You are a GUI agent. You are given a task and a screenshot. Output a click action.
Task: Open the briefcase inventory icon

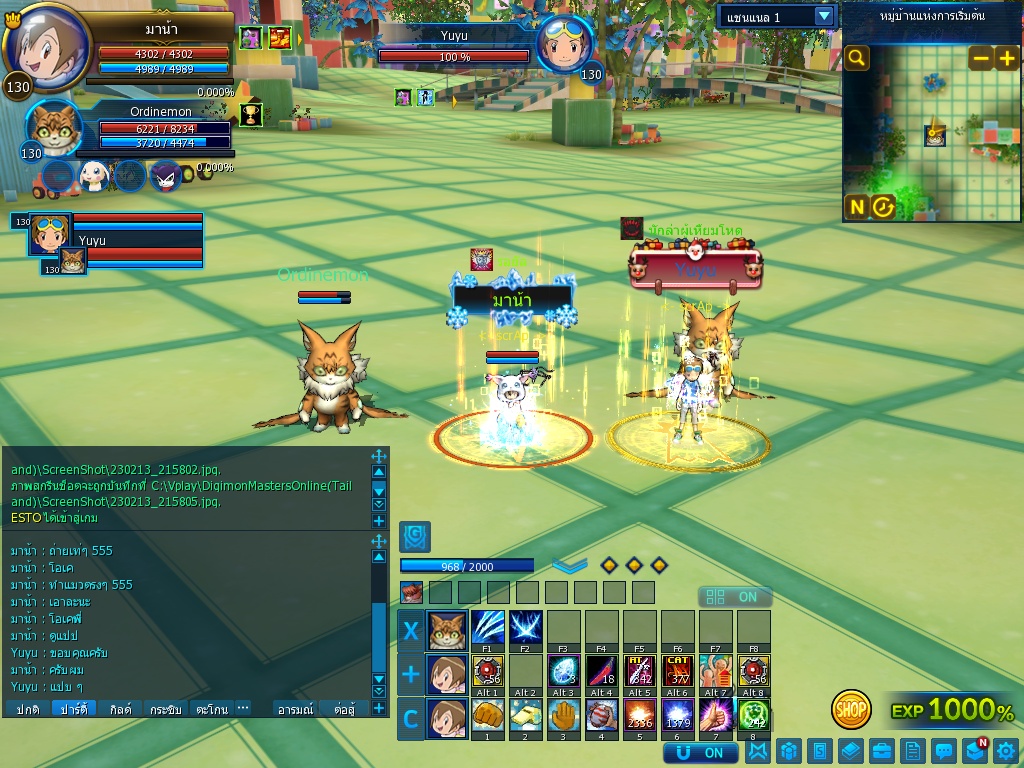tap(881, 750)
